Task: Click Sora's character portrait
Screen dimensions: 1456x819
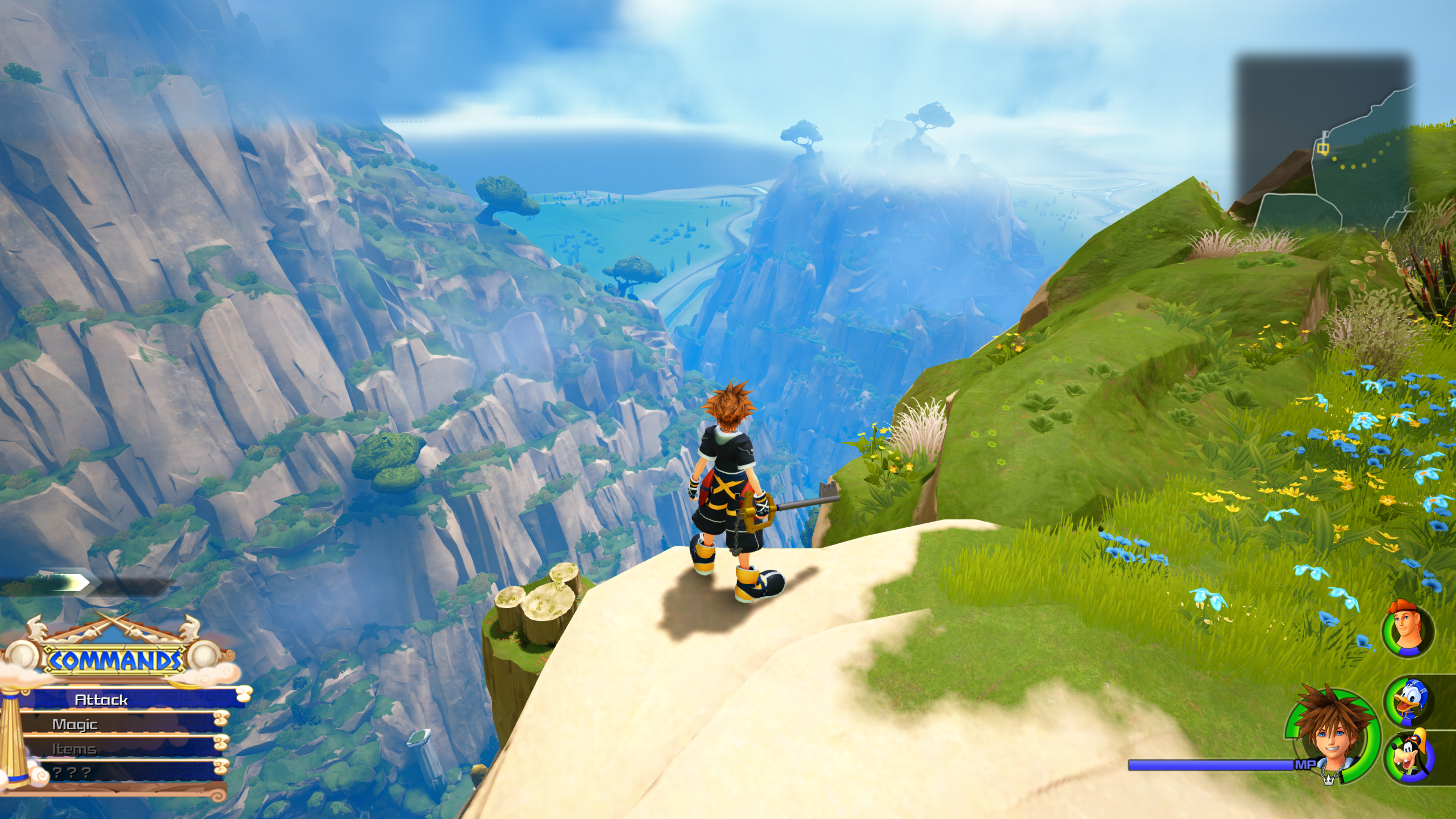Action: point(1332,736)
